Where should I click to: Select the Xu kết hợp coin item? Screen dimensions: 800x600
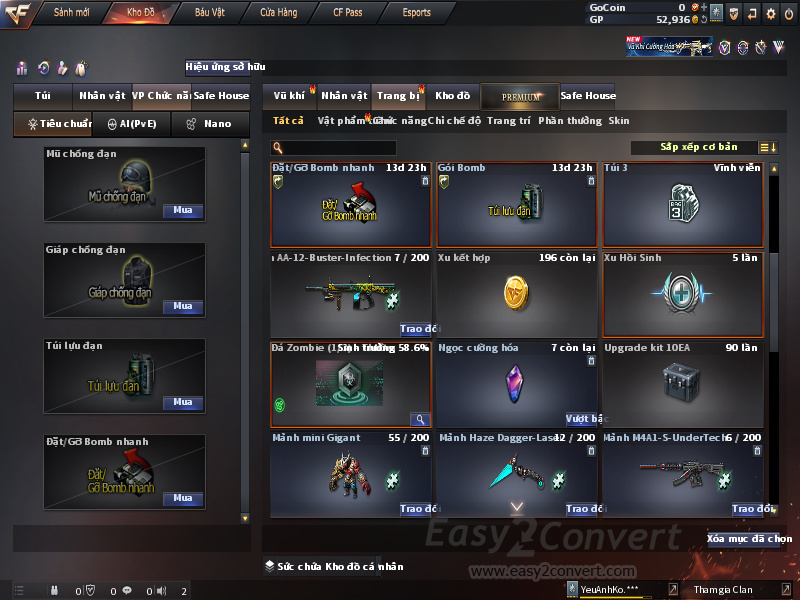pos(516,295)
